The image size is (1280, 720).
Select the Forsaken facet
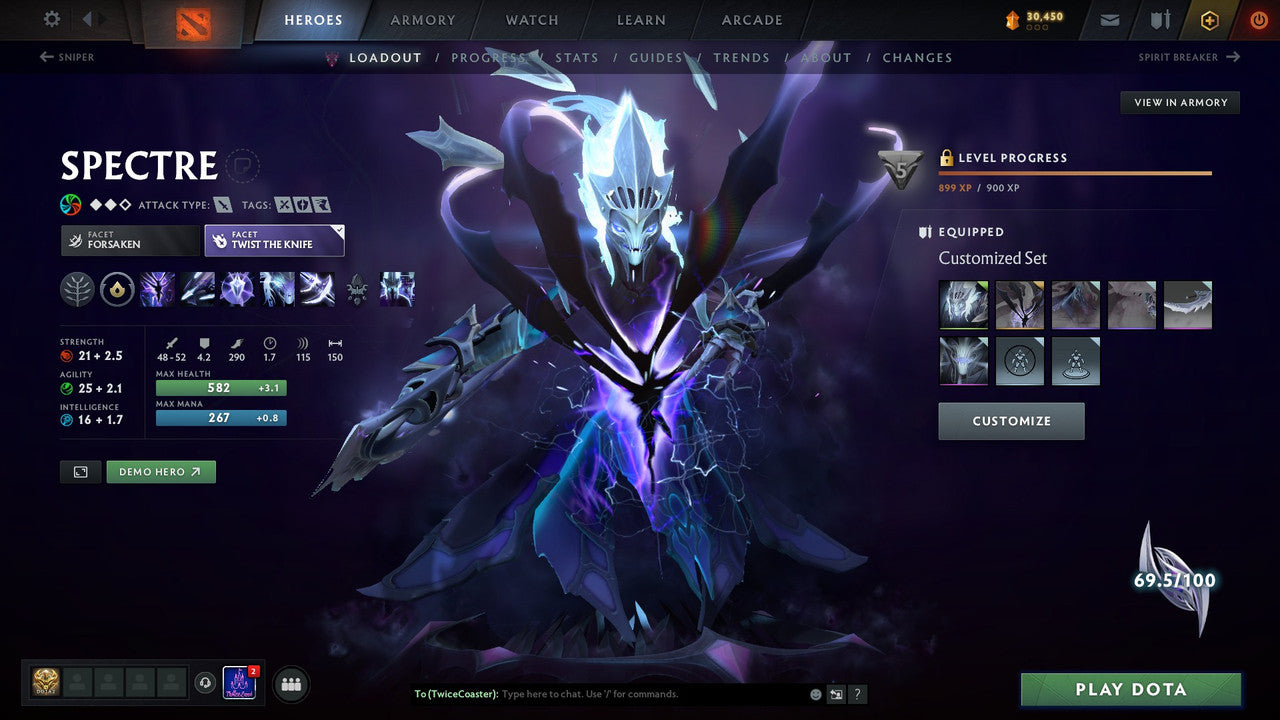coord(129,240)
